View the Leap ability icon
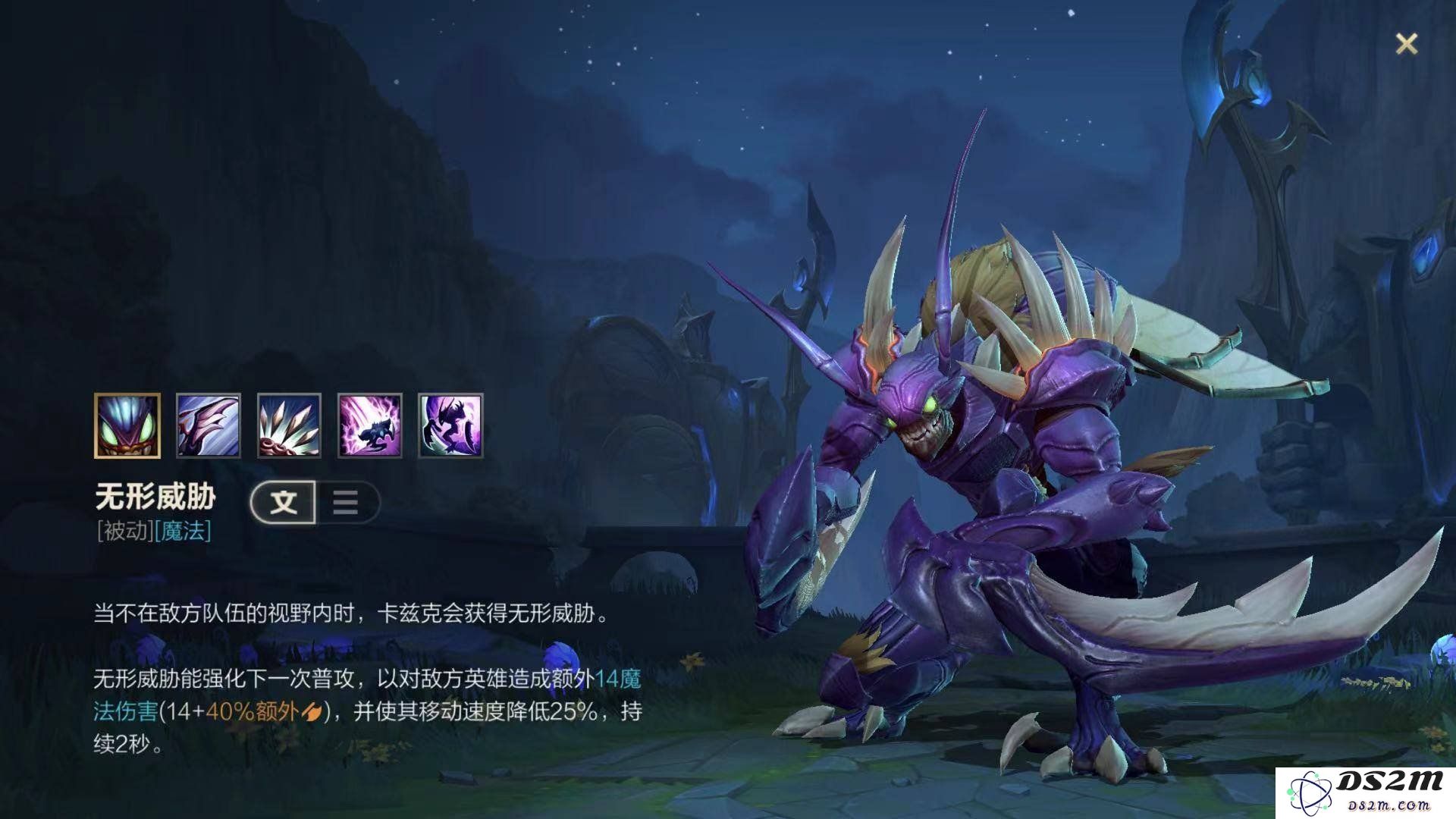The image size is (1456, 819). click(370, 425)
